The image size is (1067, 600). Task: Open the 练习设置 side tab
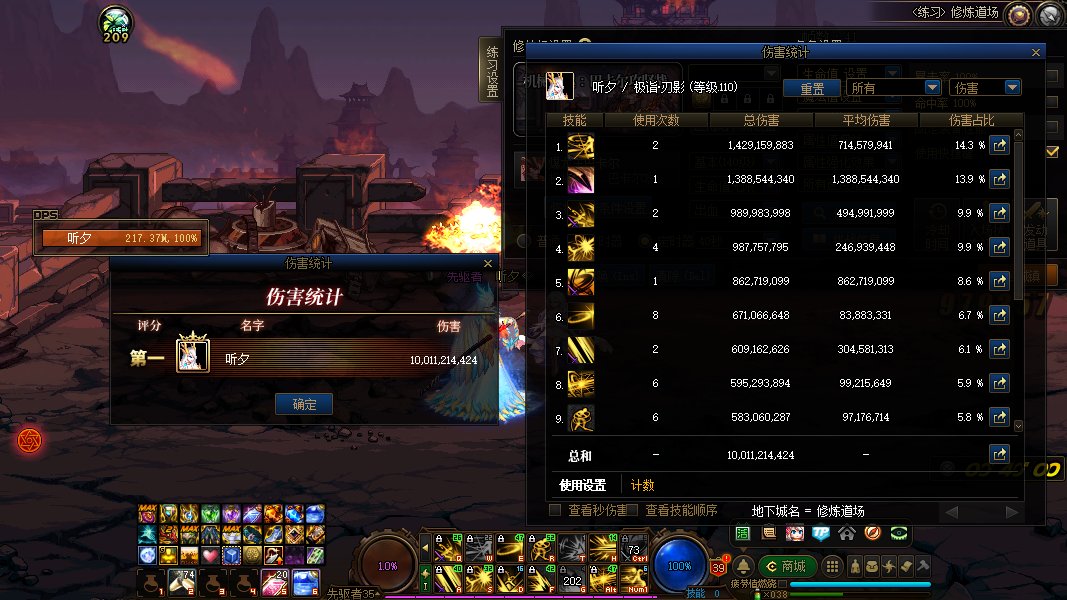[492, 71]
